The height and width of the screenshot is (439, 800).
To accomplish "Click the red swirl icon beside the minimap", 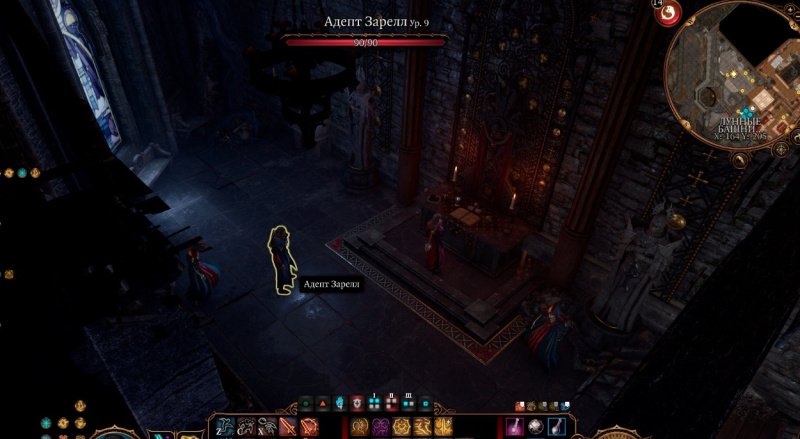I will [670, 12].
